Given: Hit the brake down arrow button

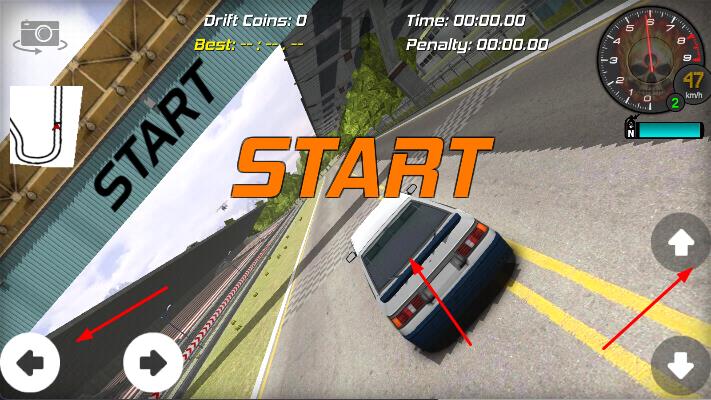Looking at the screenshot, I should coord(681,366).
